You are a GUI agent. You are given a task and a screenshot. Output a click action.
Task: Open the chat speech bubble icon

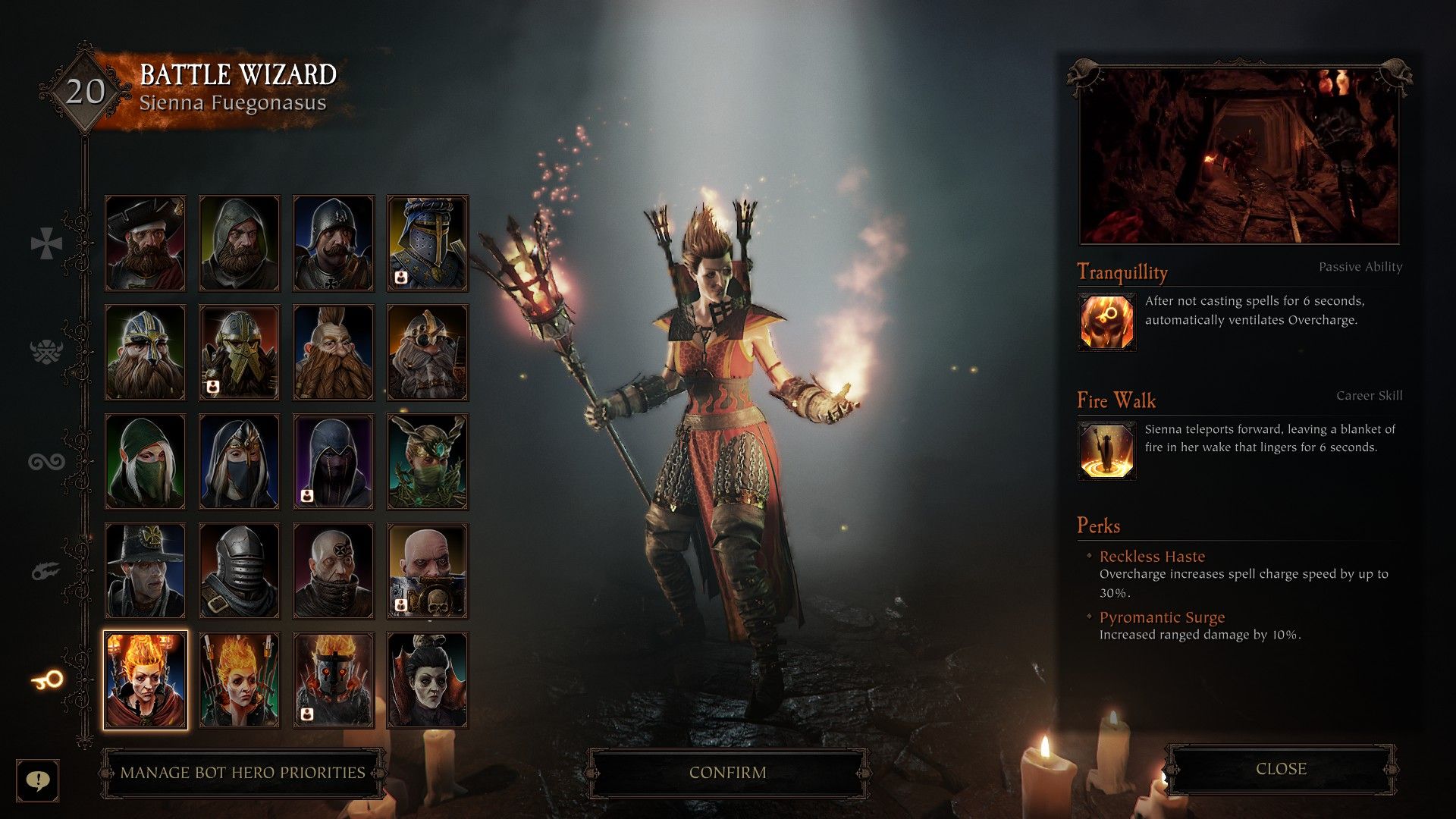pyautogui.click(x=37, y=780)
